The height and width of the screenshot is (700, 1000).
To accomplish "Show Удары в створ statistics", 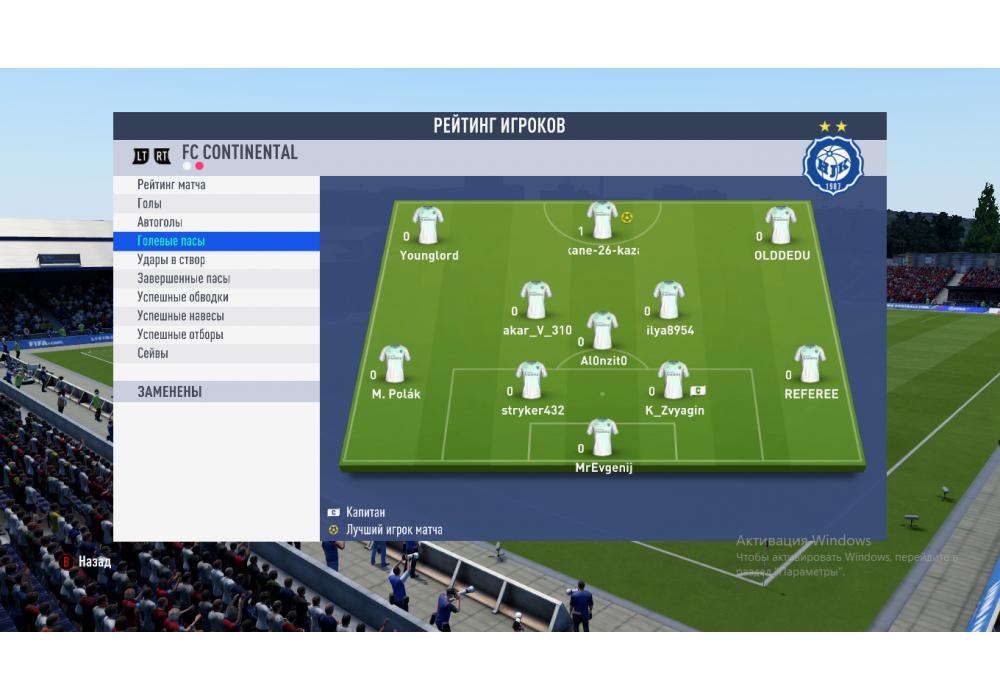I will coord(171,260).
